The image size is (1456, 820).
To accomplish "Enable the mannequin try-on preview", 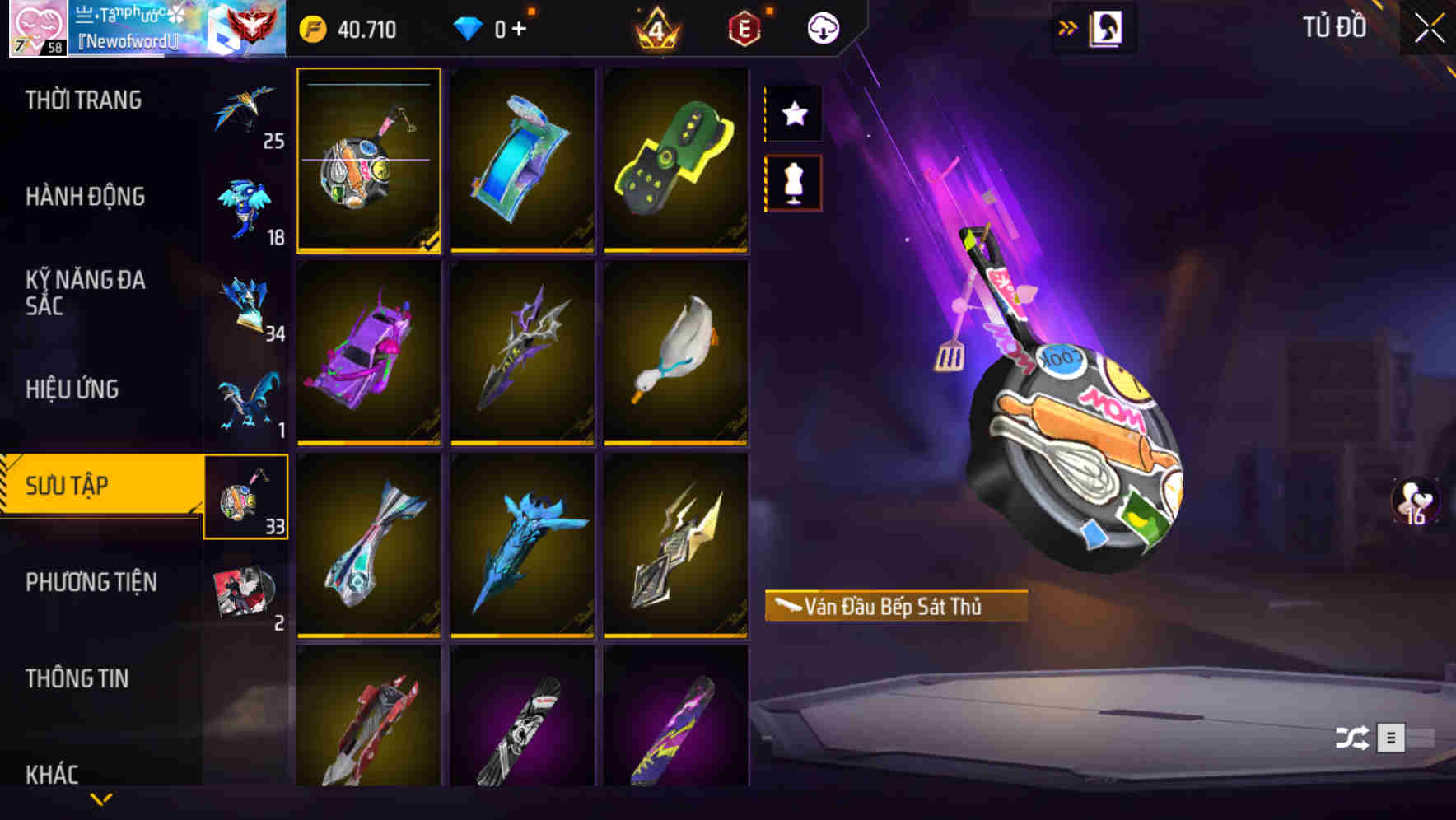I will [793, 183].
